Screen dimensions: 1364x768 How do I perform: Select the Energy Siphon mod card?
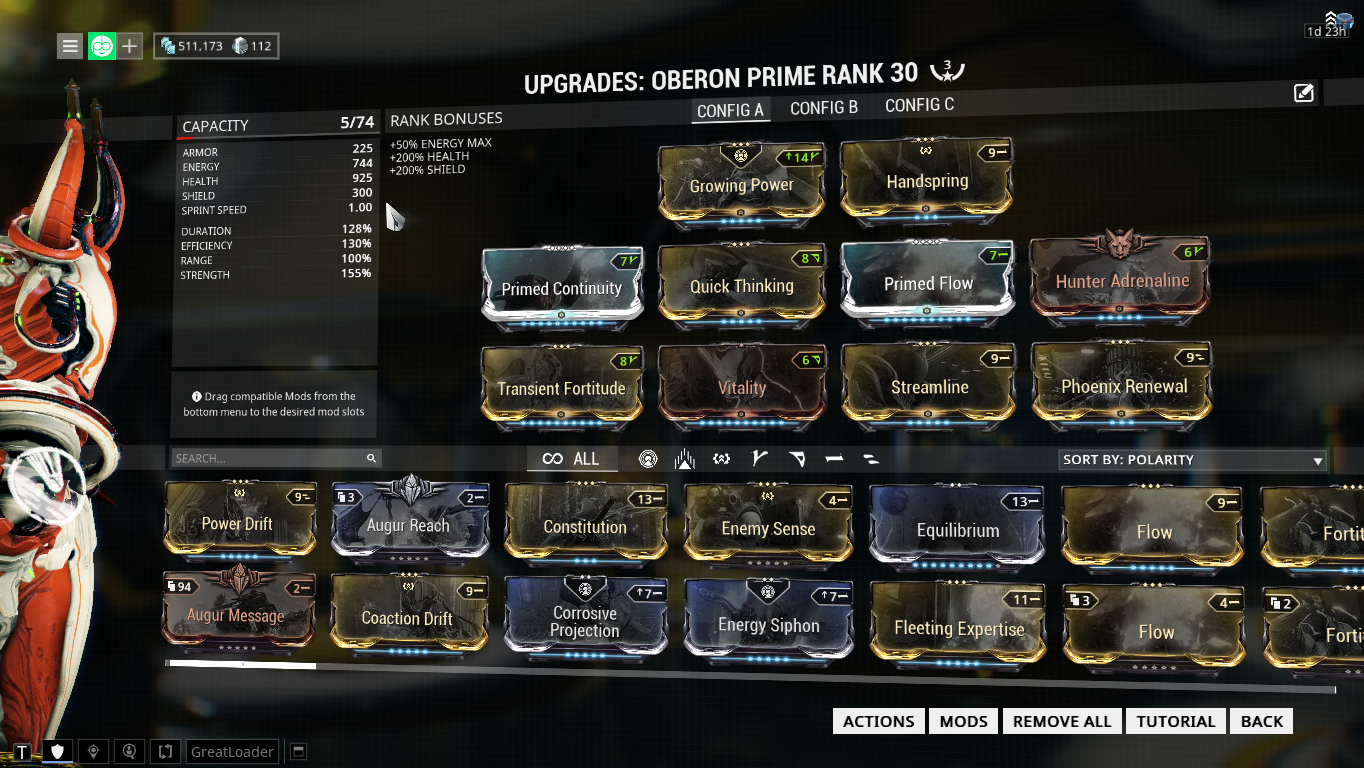click(x=768, y=624)
